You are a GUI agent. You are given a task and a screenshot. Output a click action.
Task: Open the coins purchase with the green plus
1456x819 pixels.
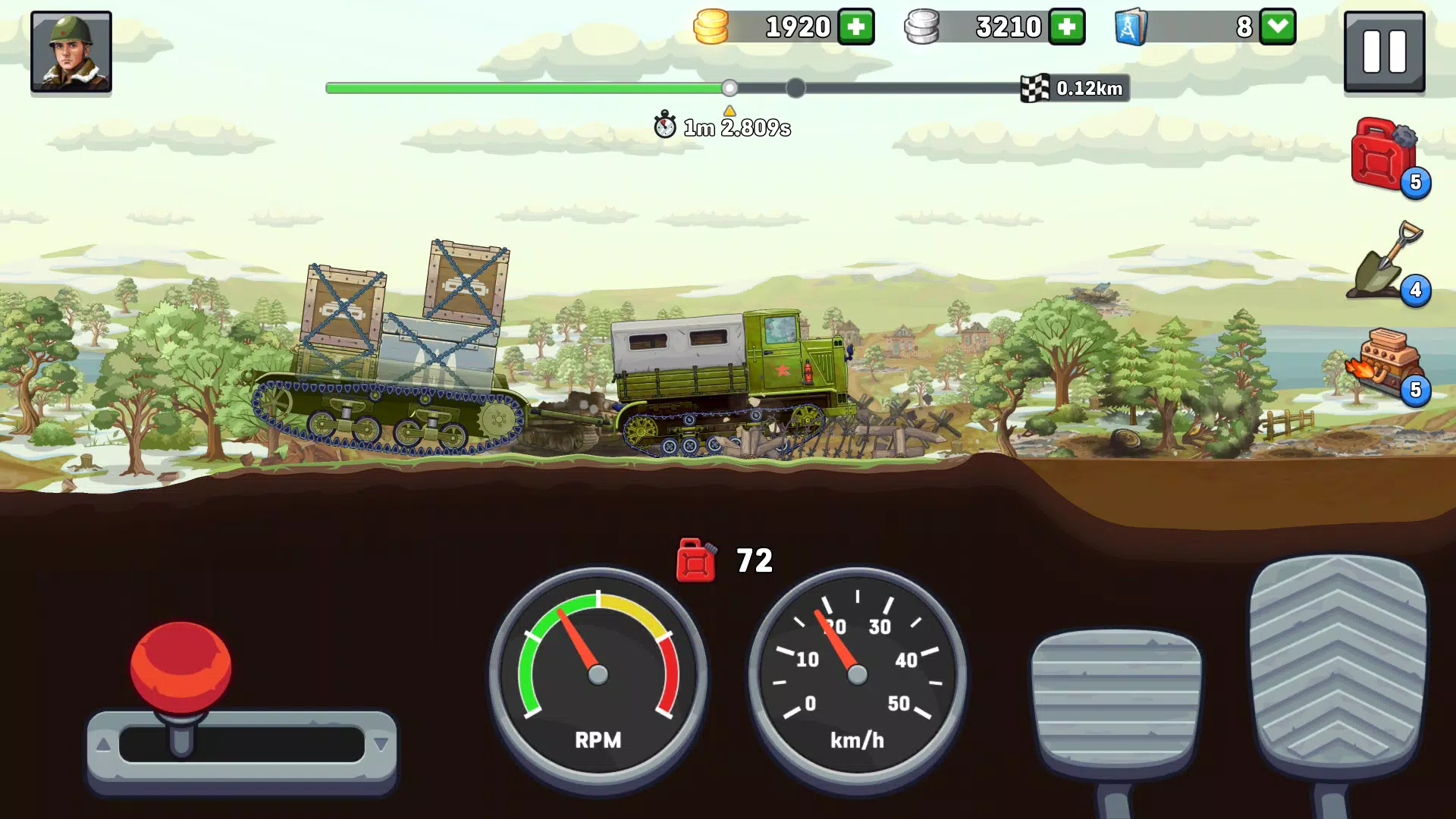(856, 27)
